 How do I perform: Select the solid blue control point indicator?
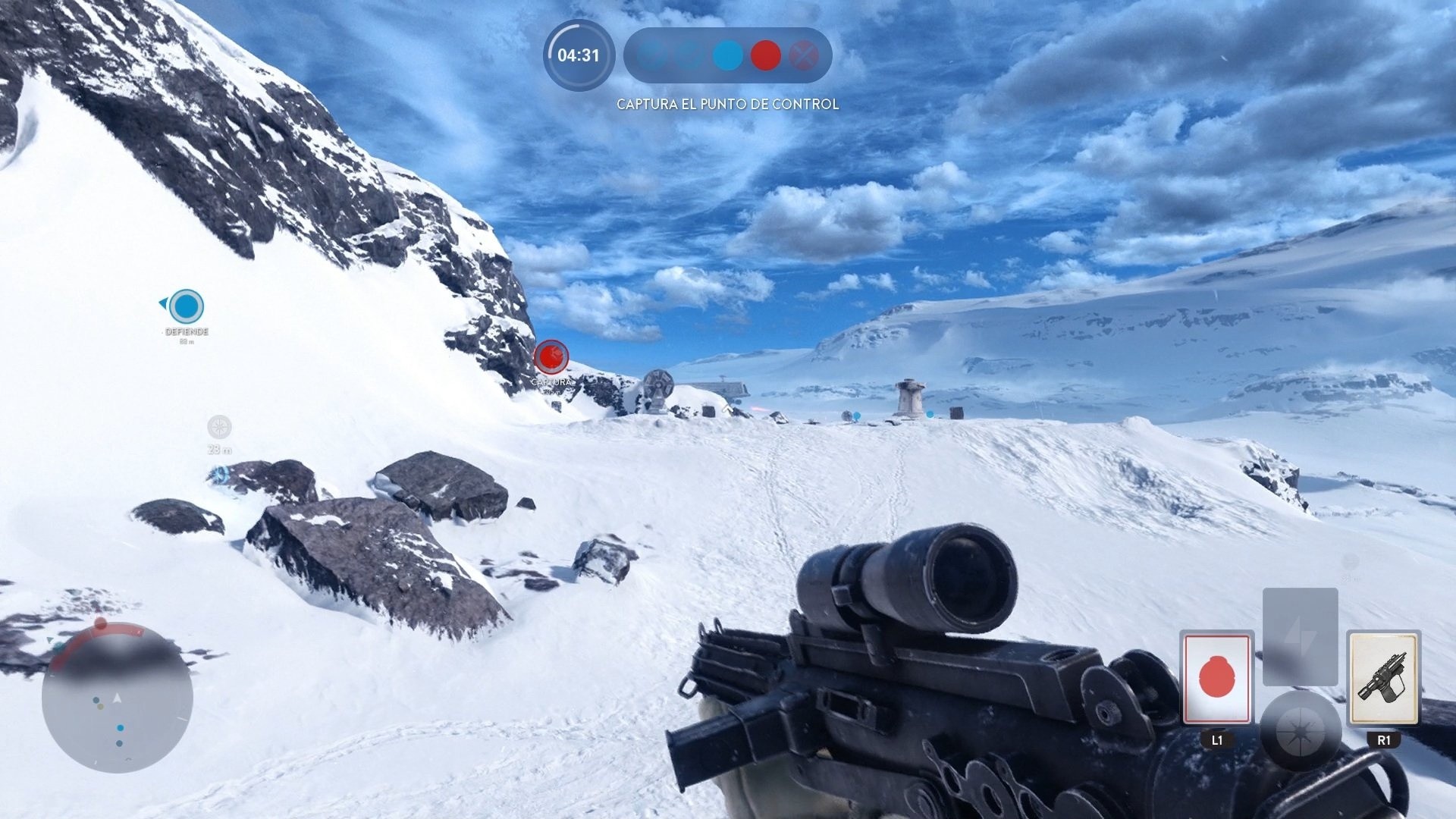(x=726, y=55)
